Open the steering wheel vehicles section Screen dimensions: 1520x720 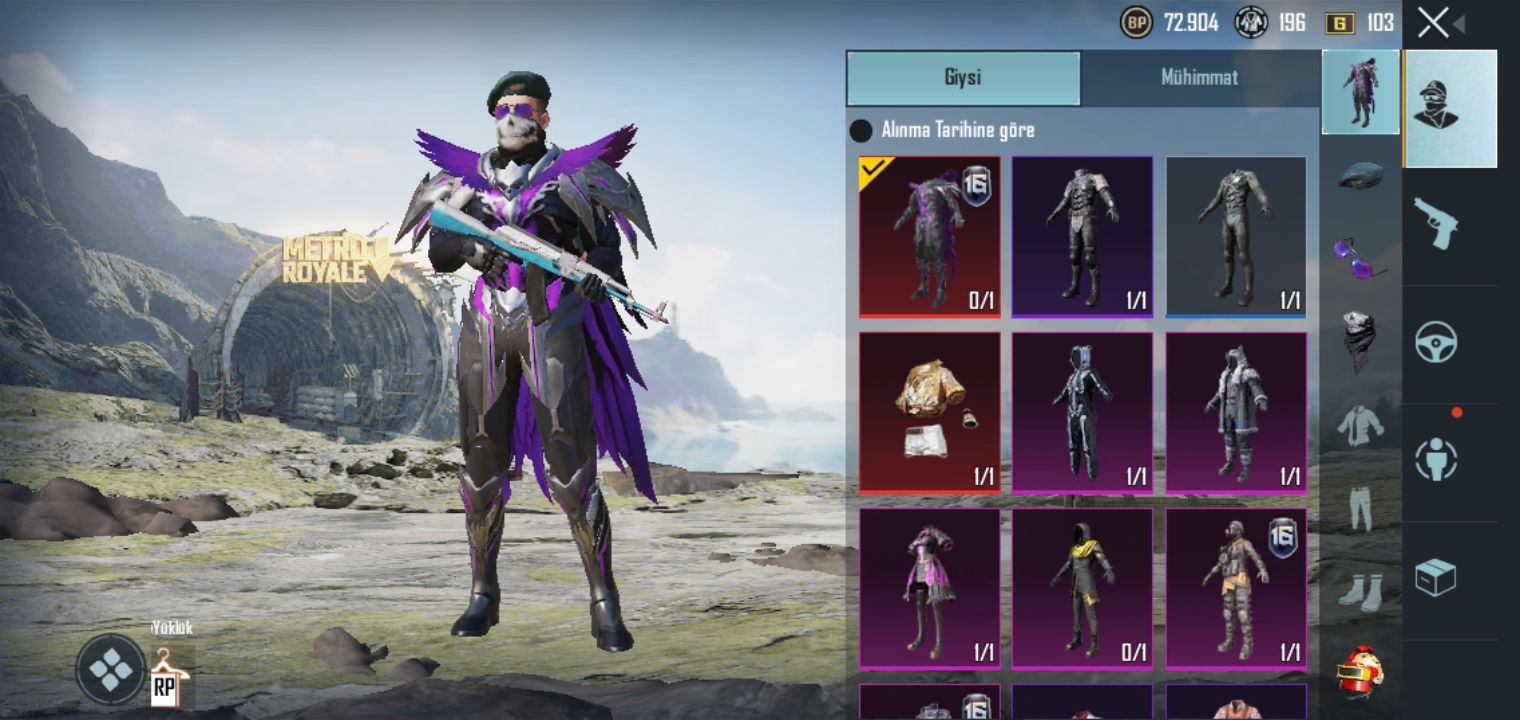pyautogui.click(x=1436, y=343)
